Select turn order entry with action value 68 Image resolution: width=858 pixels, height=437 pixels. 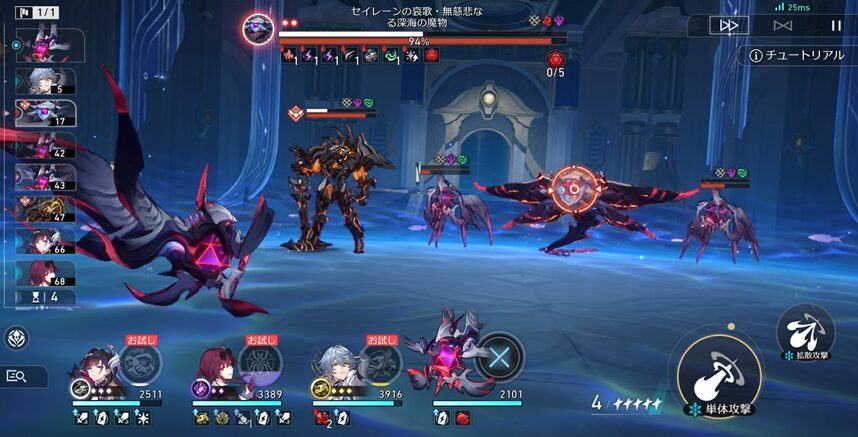46,273
